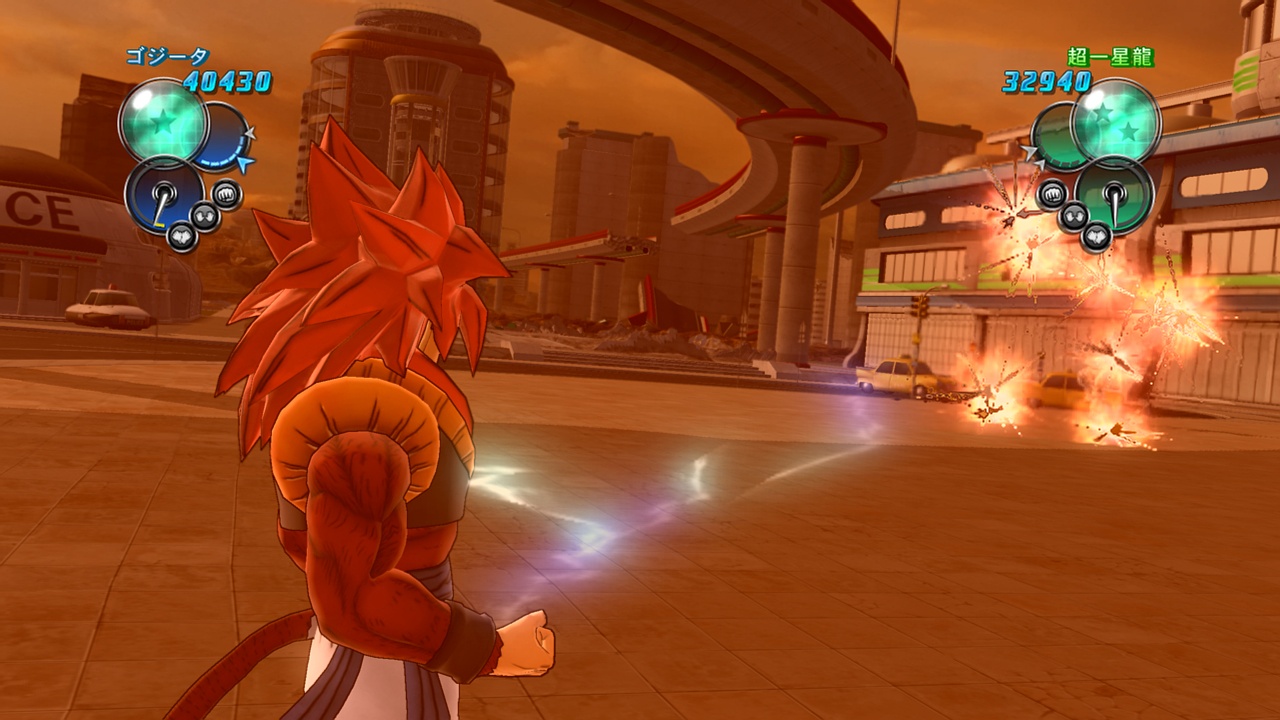The height and width of the screenshot is (720, 1280).
Task: Click Gogeta's HP value 40430
Action: pos(227,80)
